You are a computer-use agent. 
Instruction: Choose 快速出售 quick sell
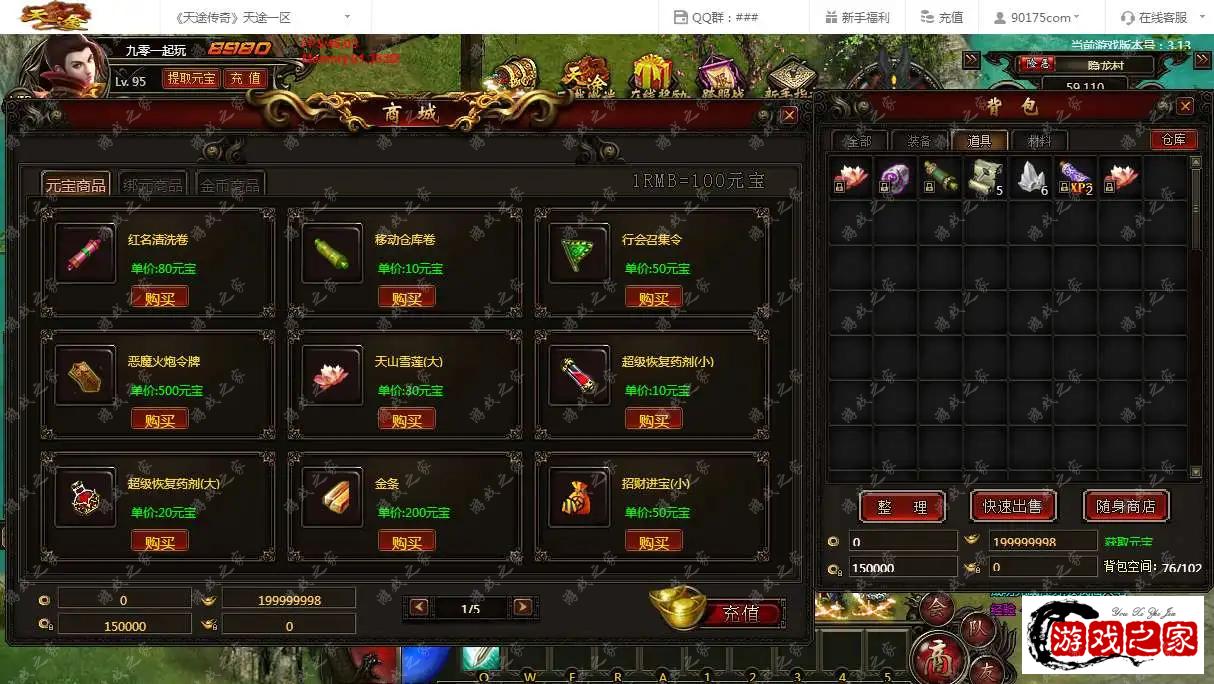pos(1013,507)
